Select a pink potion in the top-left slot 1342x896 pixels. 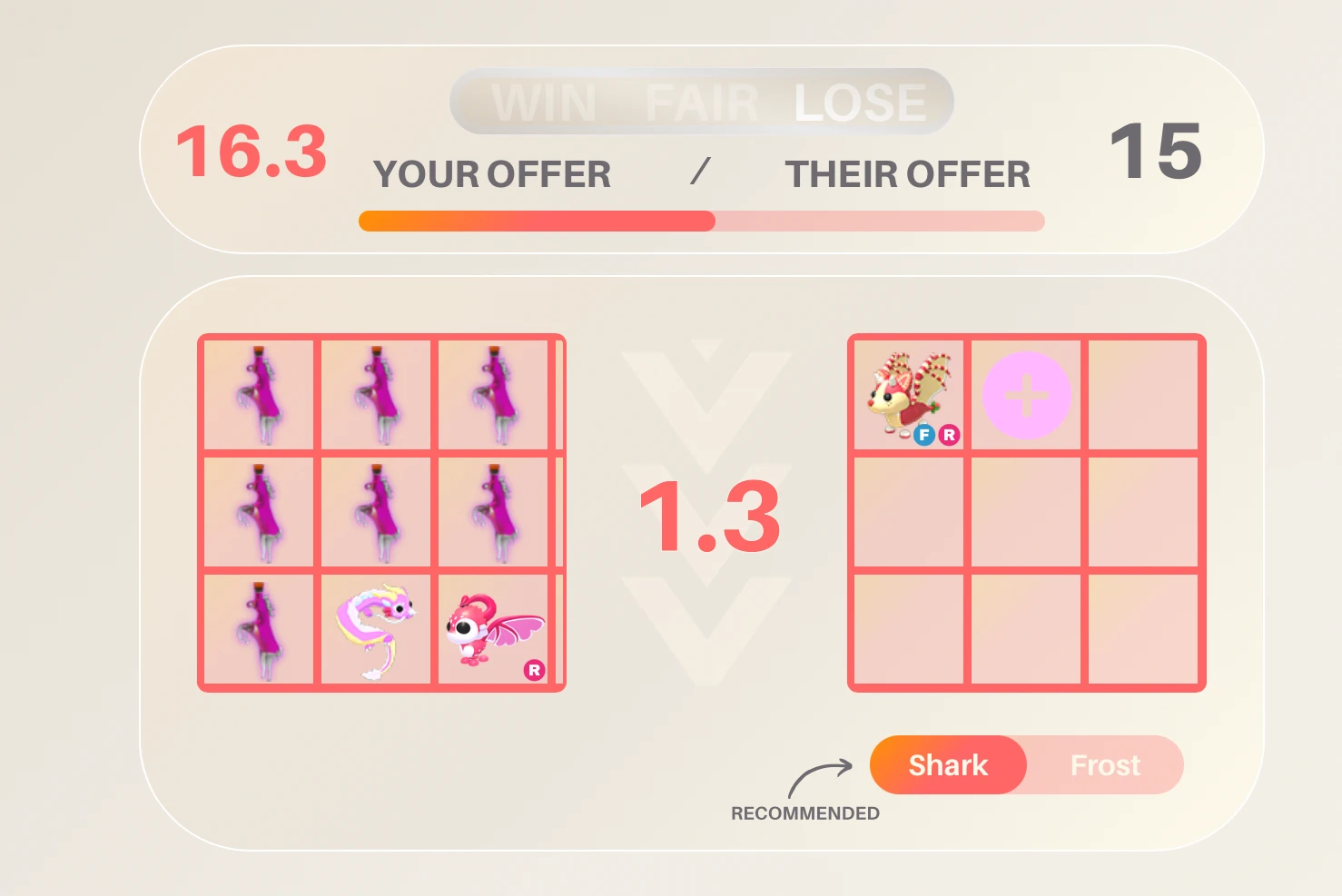click(x=259, y=394)
